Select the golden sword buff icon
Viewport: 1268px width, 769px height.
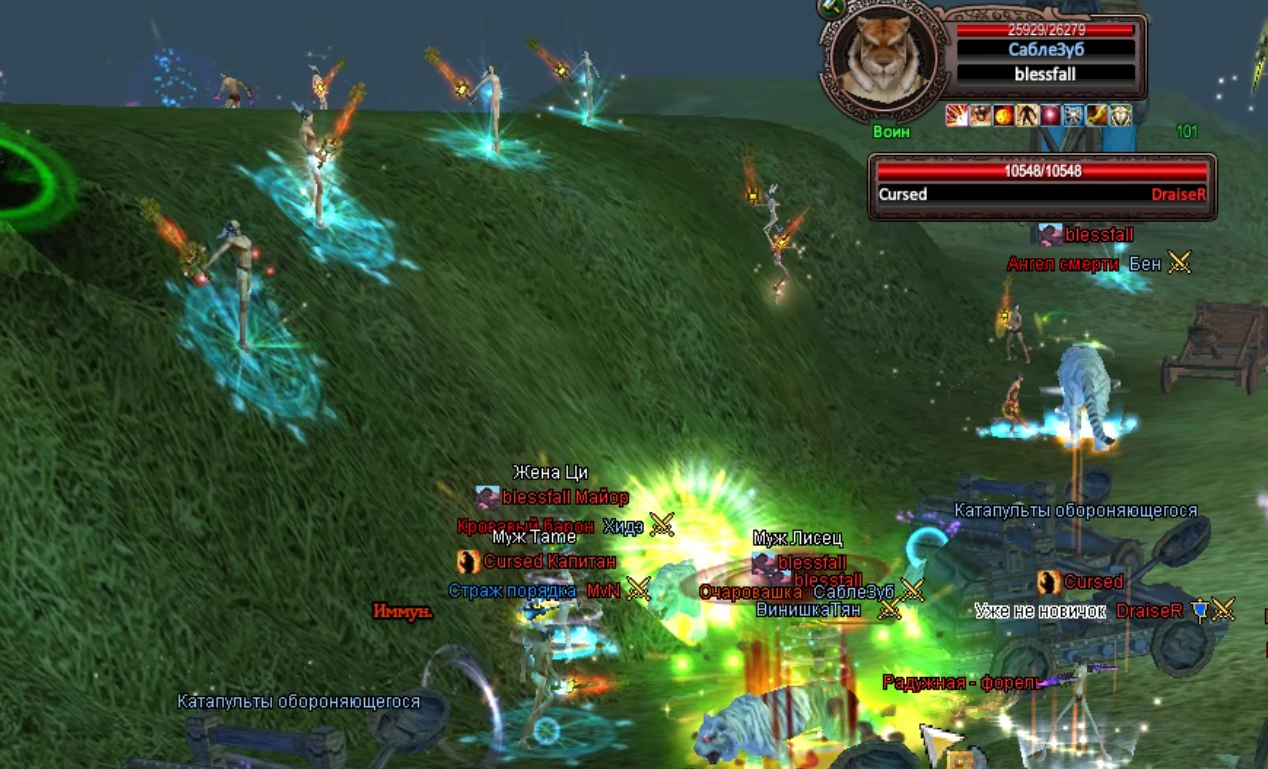click(1097, 115)
